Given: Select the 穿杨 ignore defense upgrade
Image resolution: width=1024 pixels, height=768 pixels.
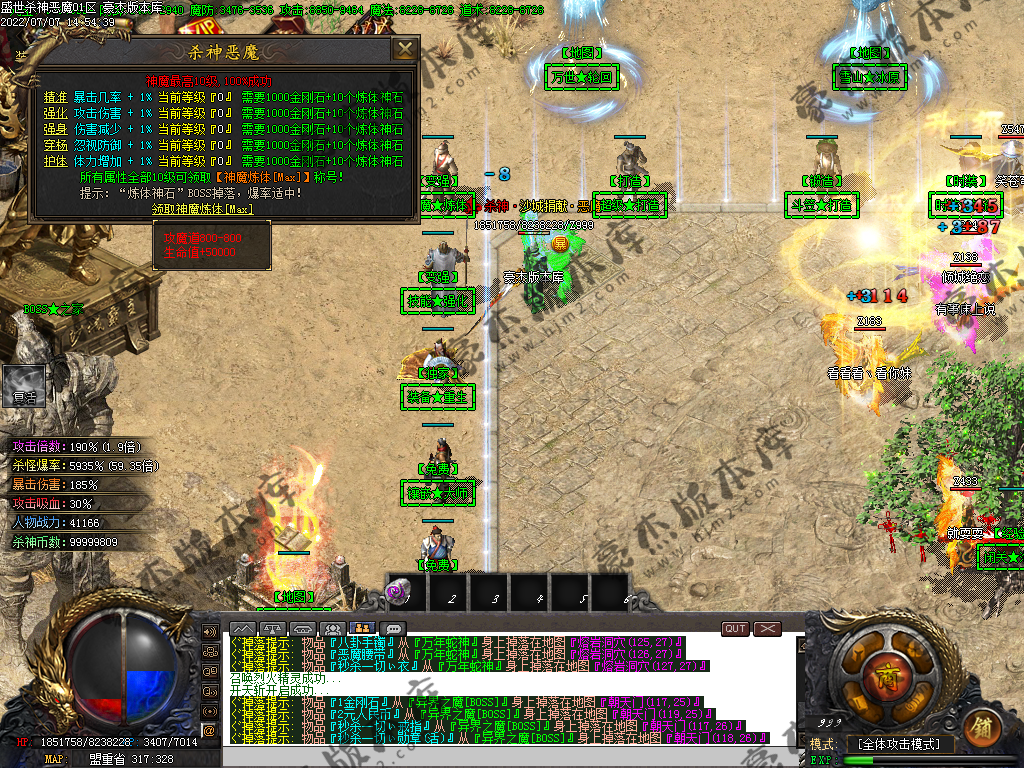Looking at the screenshot, I should [56, 145].
